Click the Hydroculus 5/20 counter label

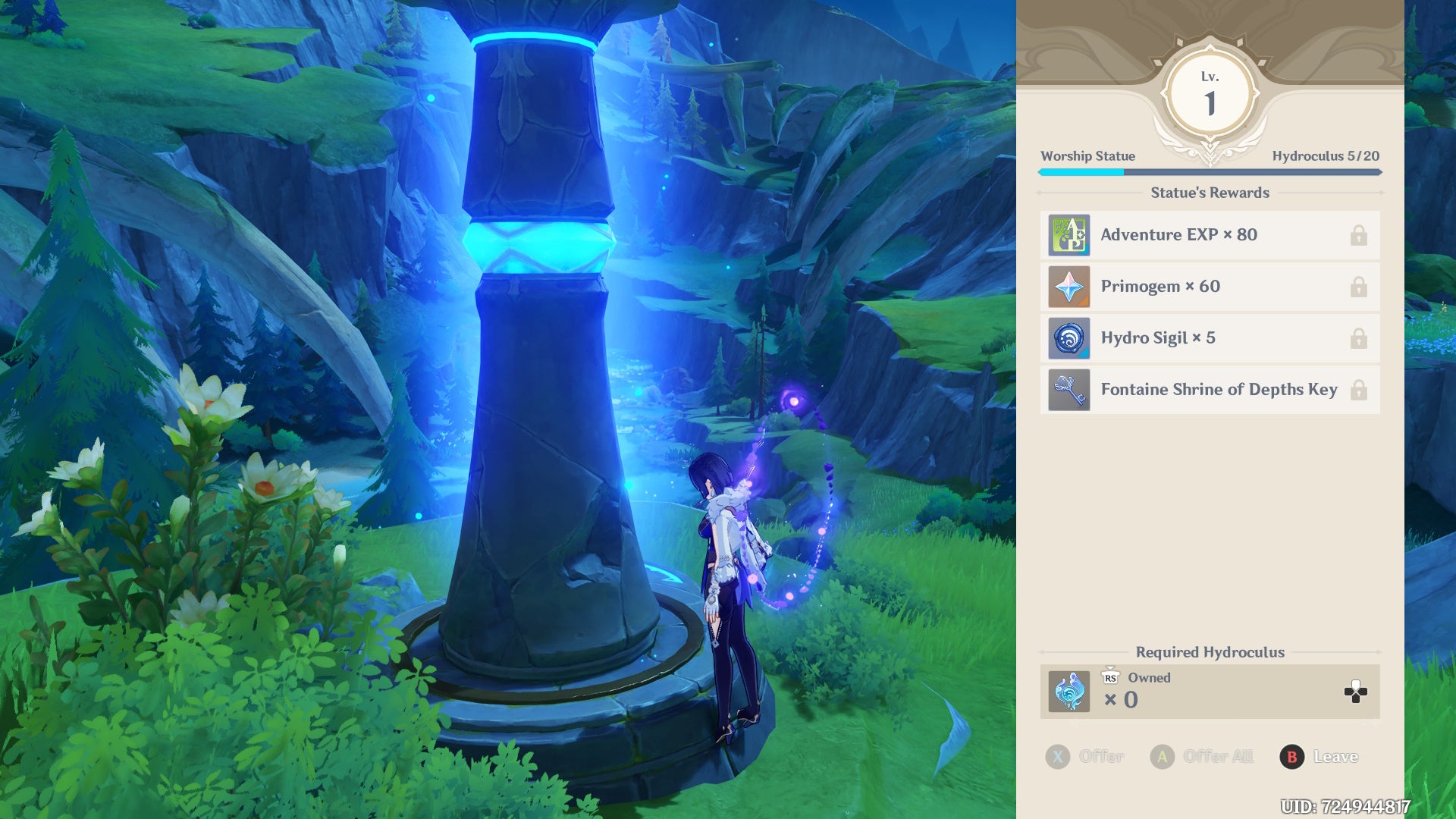1326,156
